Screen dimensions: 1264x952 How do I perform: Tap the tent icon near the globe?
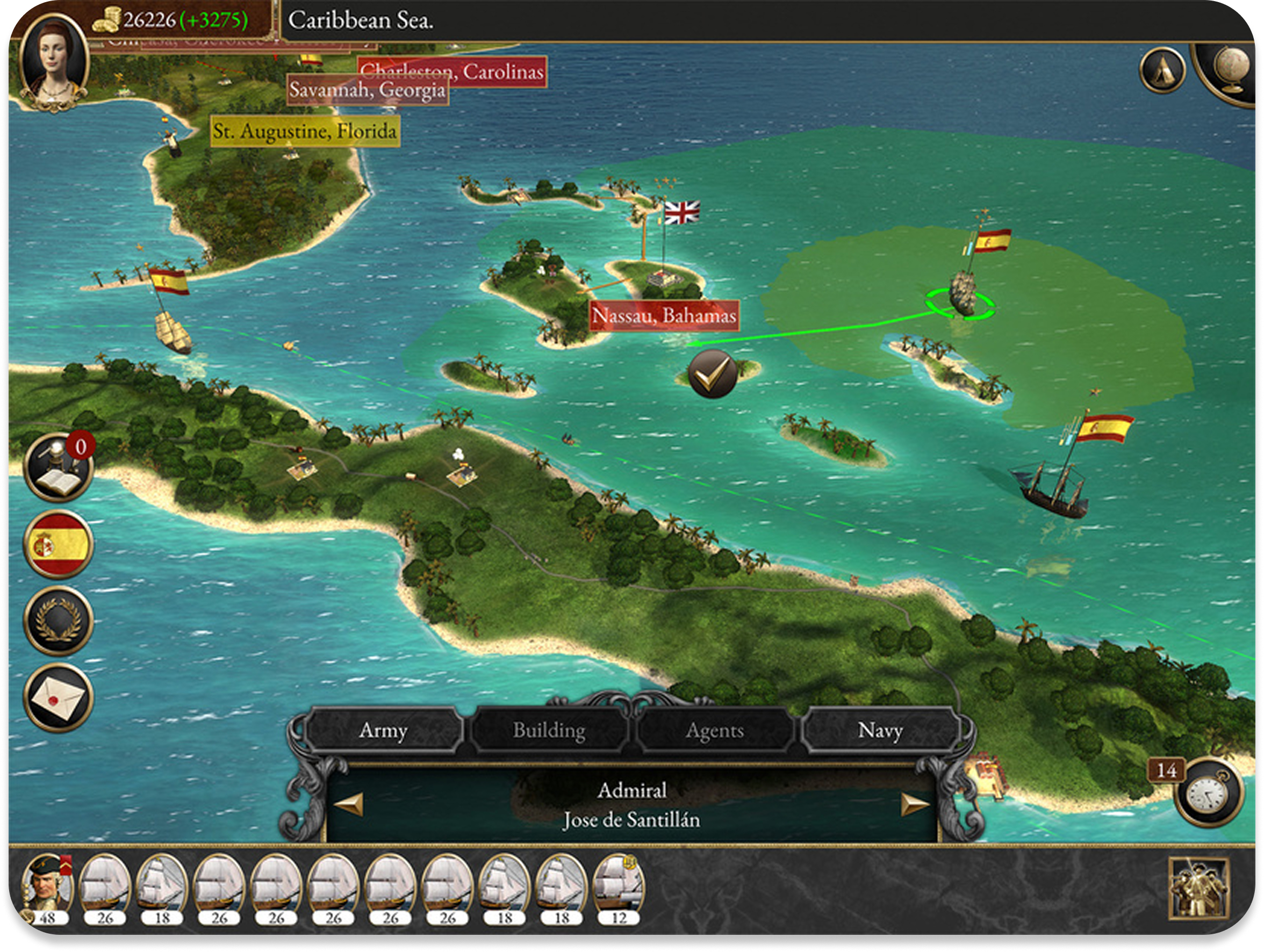pyautogui.click(x=1162, y=70)
